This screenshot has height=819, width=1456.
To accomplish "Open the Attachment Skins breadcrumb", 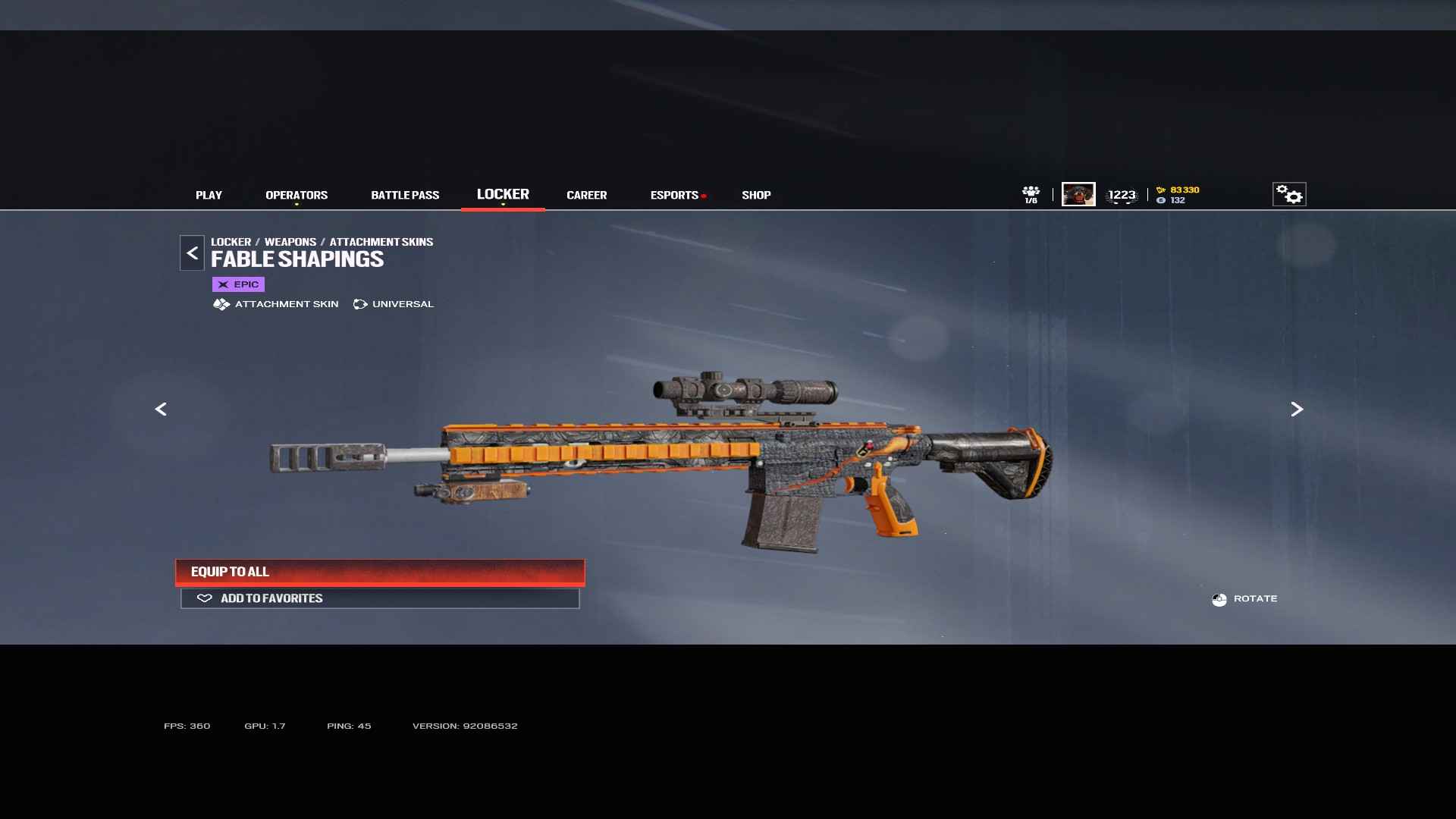I will (381, 242).
